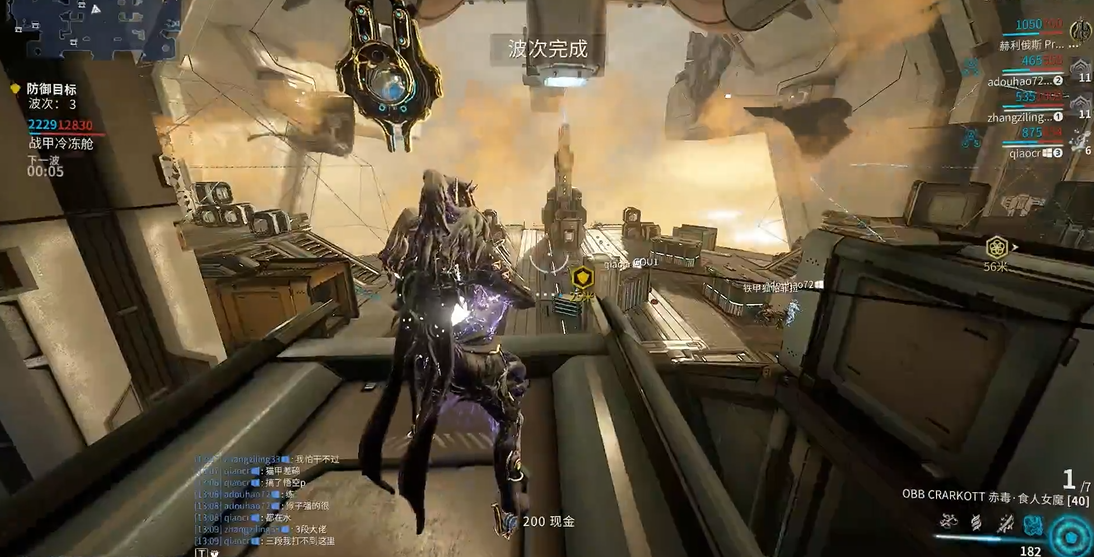The height and width of the screenshot is (557, 1094).
Task: Click the T chat input icon
Action: [201, 551]
